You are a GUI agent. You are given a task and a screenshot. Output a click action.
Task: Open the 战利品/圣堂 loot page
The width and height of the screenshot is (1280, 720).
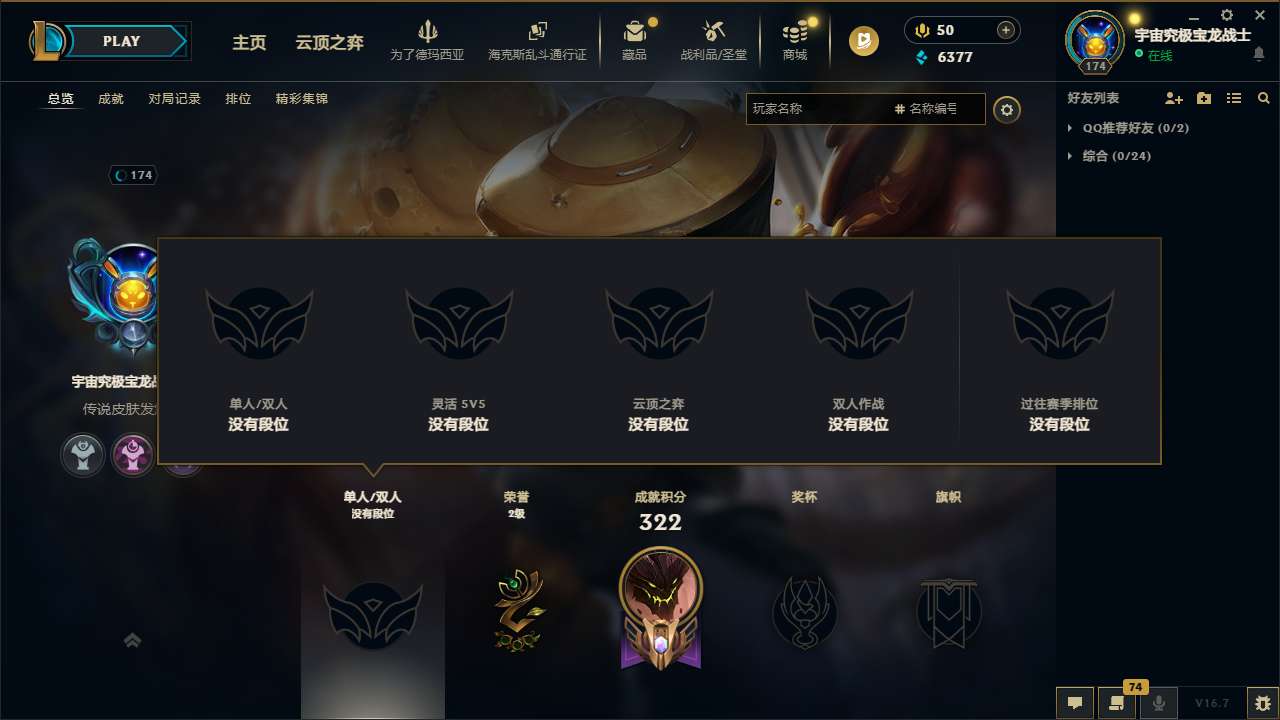click(x=714, y=41)
